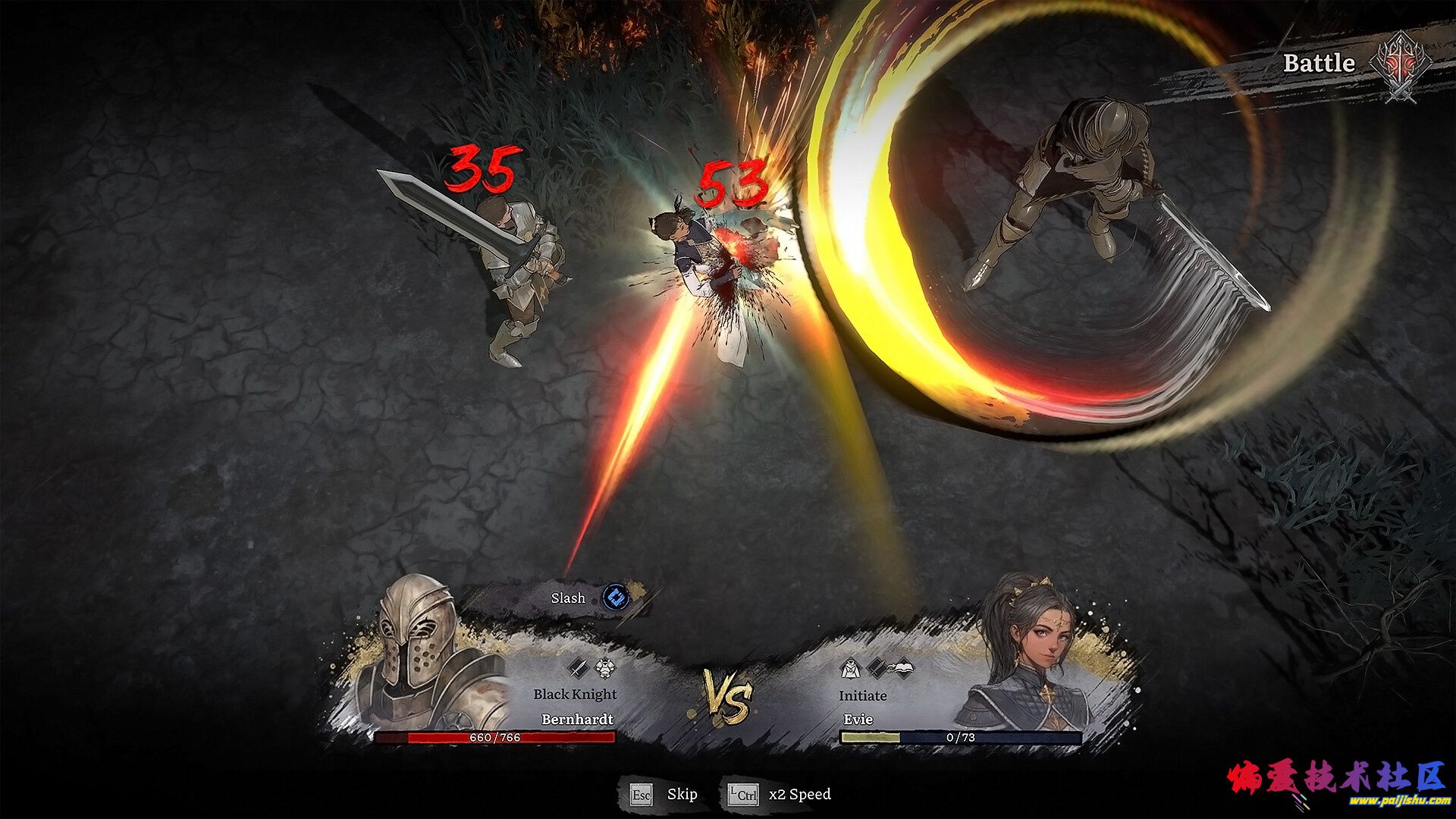Click the Battle emblem icon

tap(1401, 66)
